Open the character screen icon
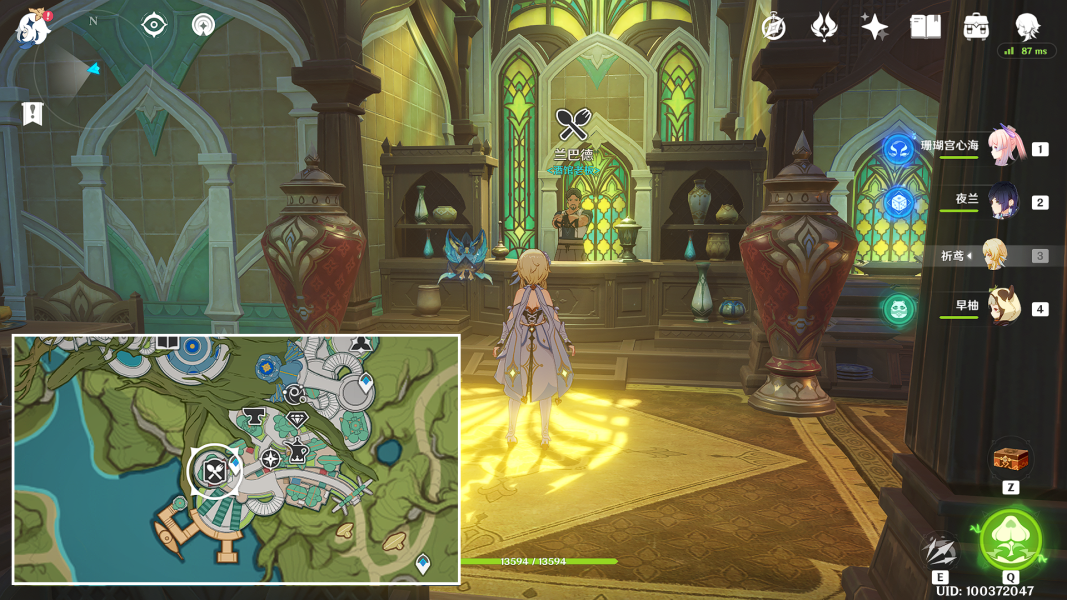This screenshot has height=600, width=1067. [x=1027, y=26]
